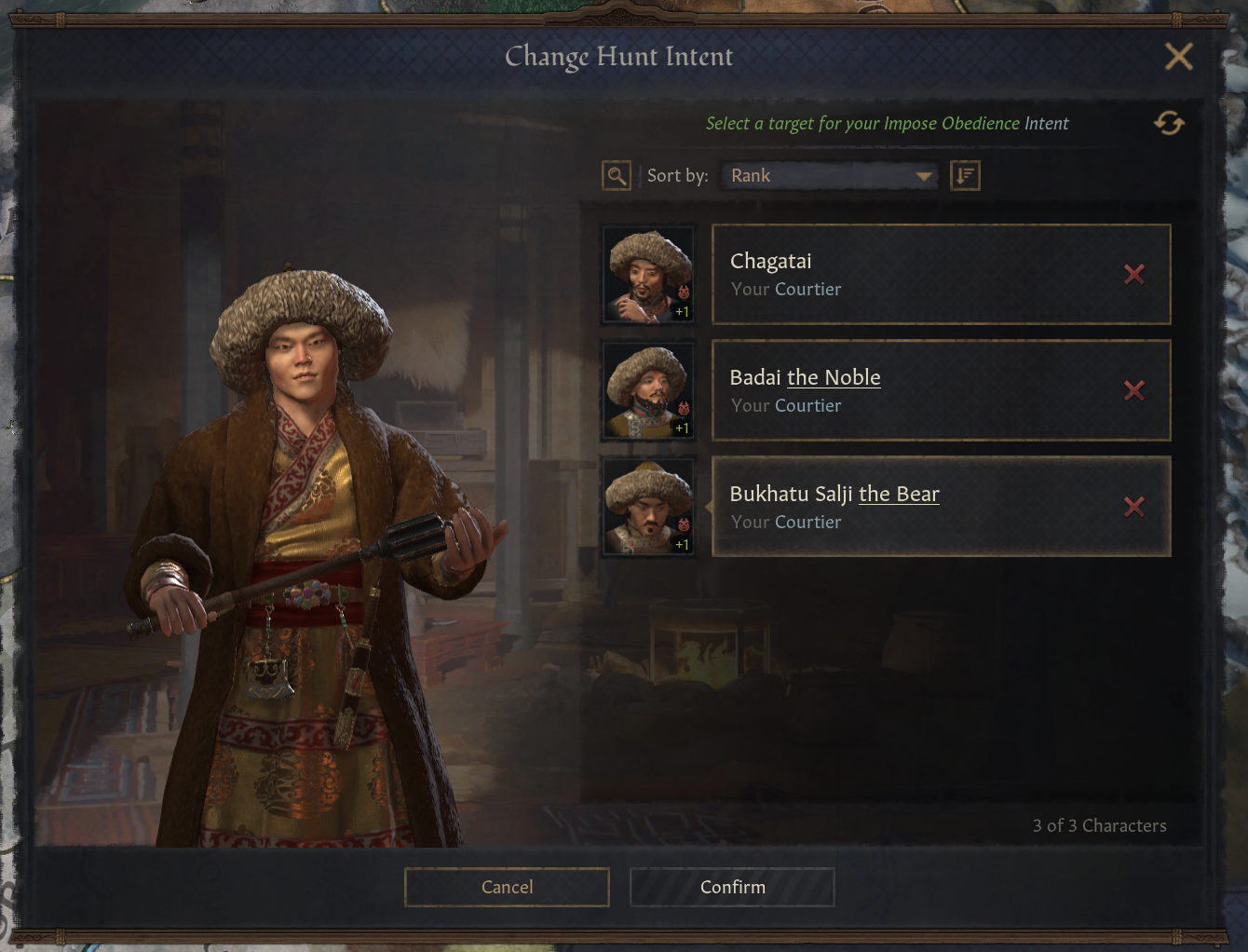Viewport: 1248px width, 952px height.
Task: Open the character search magnifier
Action: click(x=617, y=175)
